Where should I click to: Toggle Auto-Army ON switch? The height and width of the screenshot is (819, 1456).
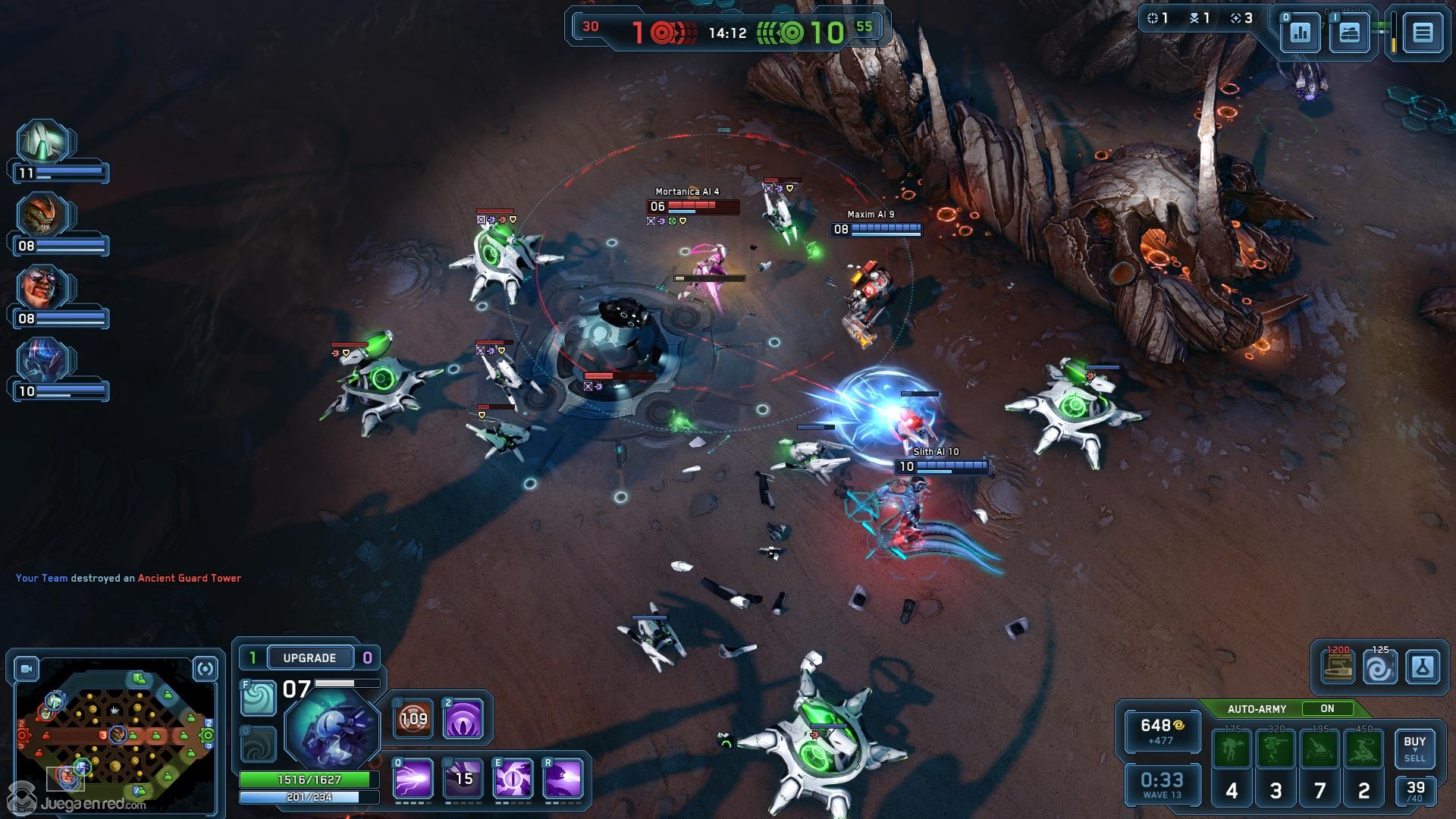(1326, 708)
